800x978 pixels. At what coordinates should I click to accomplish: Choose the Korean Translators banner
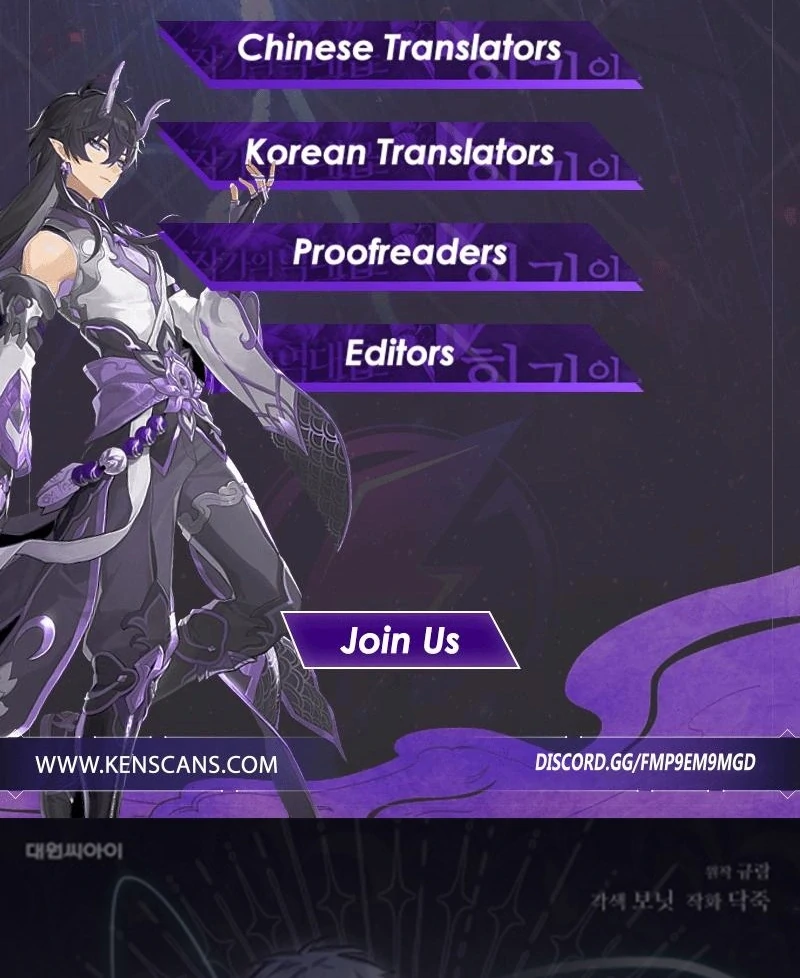point(400,152)
